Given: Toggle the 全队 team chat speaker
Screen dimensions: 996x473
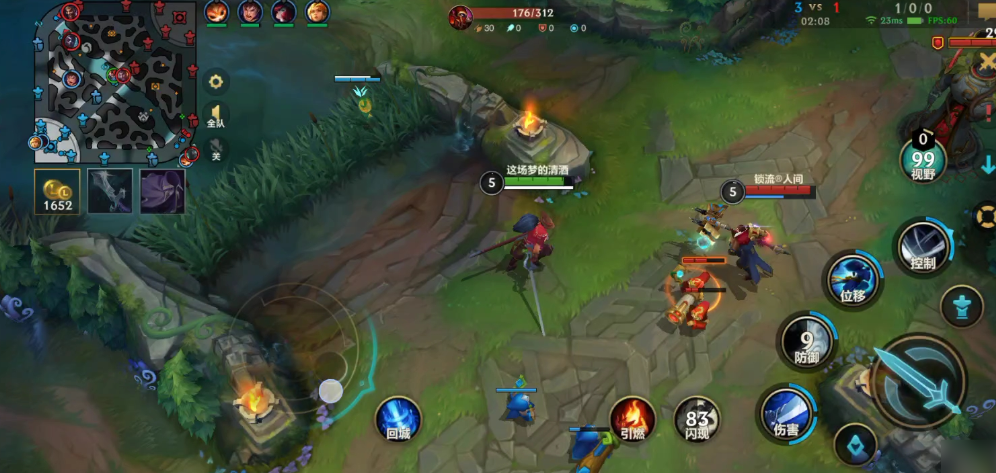Looking at the screenshot, I should pos(215,115).
